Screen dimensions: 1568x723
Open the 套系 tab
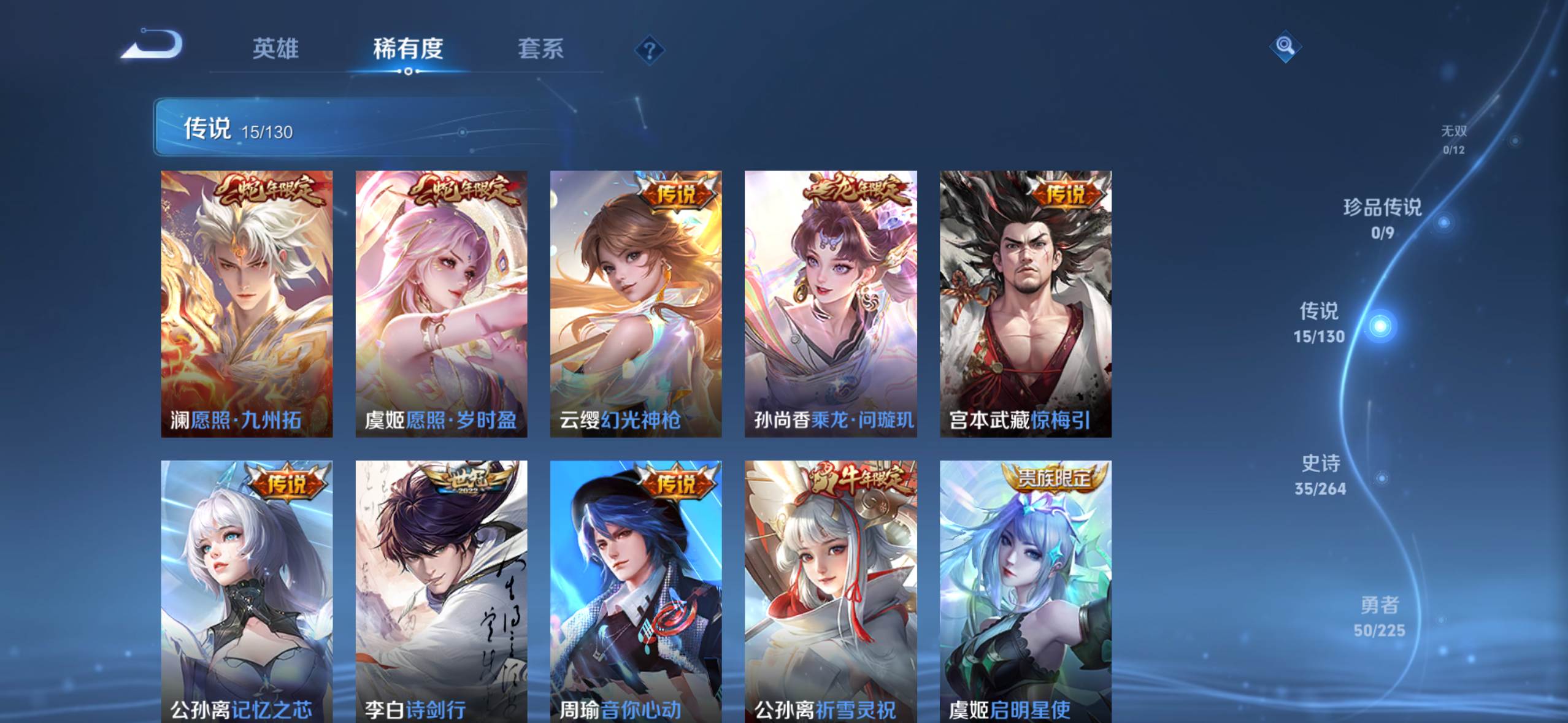(540, 49)
